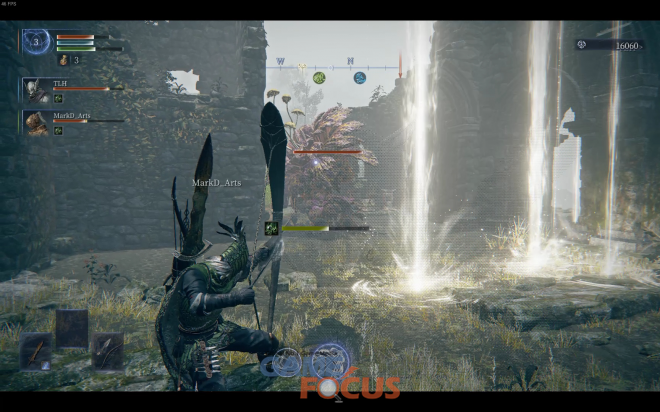Viewport: 660px width, 412px height.
Task: Click the blue marker on the compass
Action: pyautogui.click(x=359, y=77)
